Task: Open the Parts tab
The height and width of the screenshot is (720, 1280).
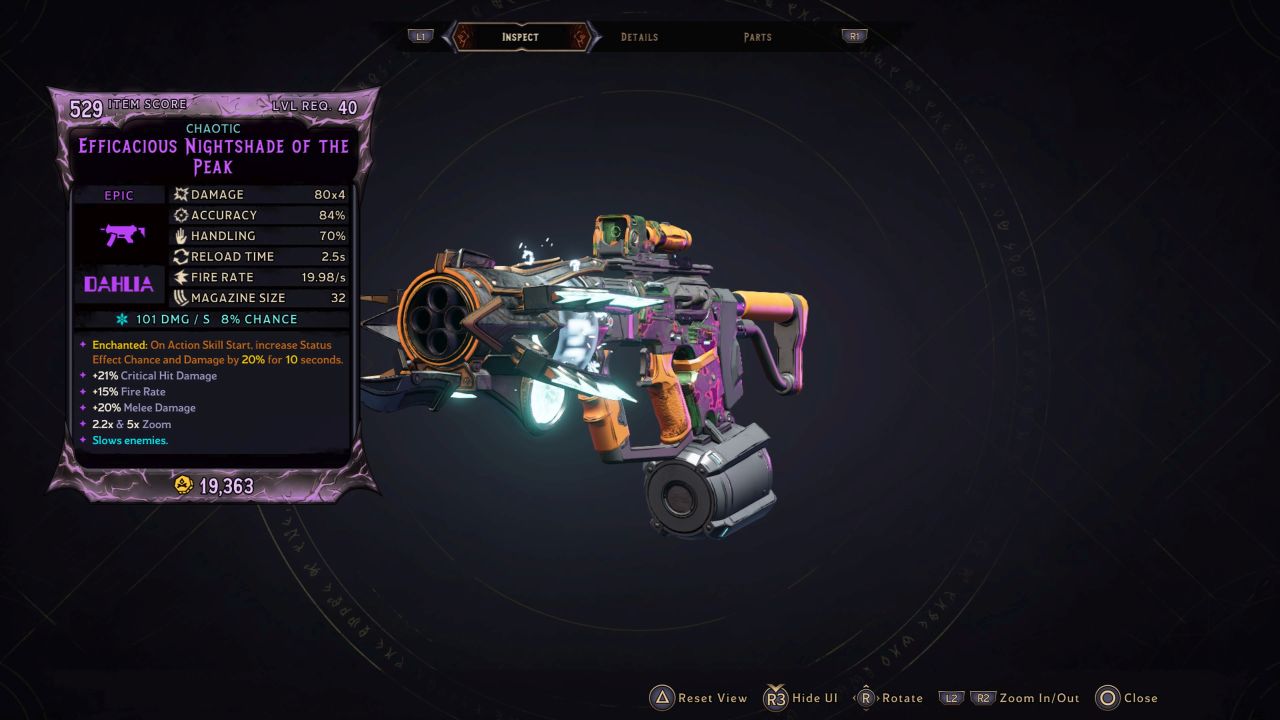Action: tap(757, 37)
